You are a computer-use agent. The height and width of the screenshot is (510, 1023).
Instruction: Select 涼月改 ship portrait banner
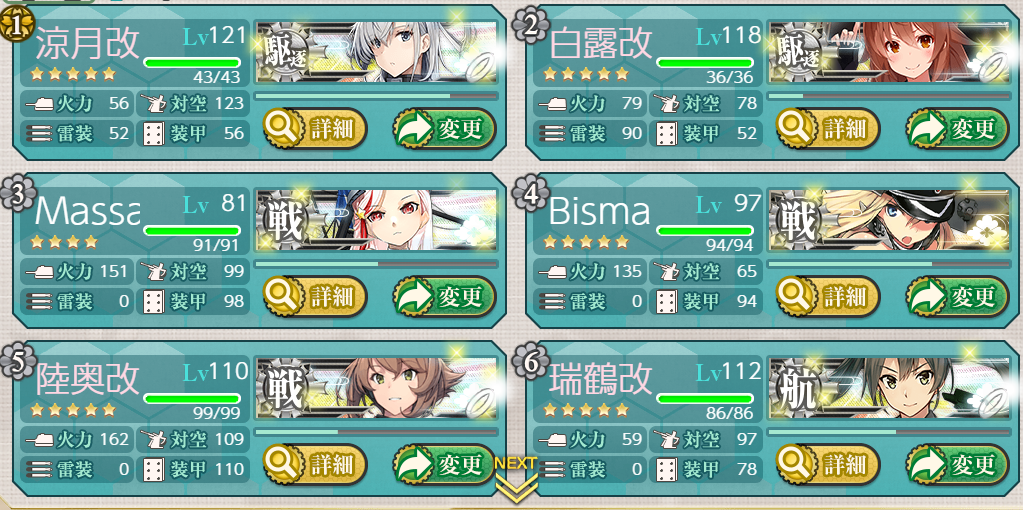pyautogui.click(x=377, y=53)
